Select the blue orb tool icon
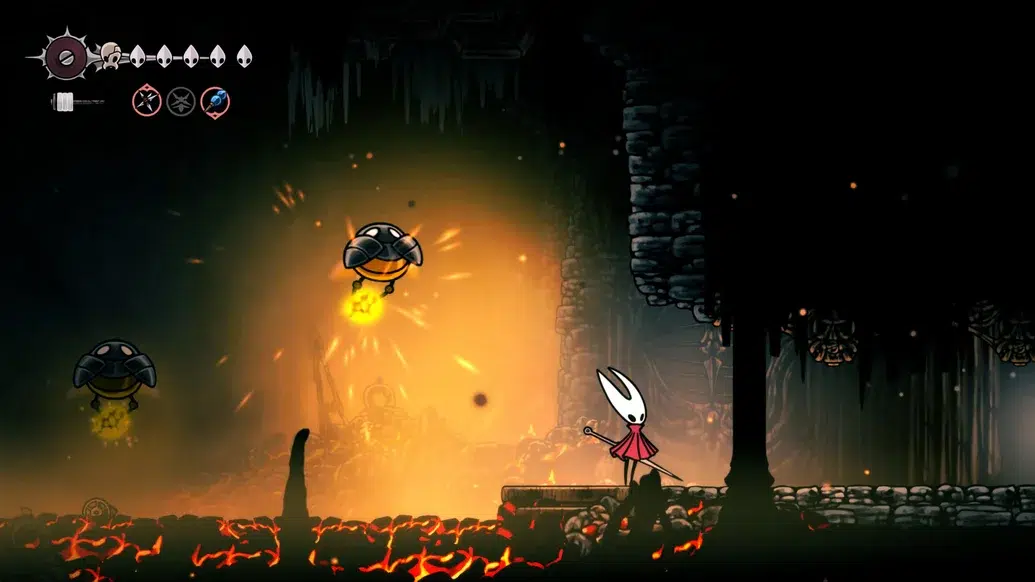Viewport: 1035px width, 582px height. pos(215,101)
